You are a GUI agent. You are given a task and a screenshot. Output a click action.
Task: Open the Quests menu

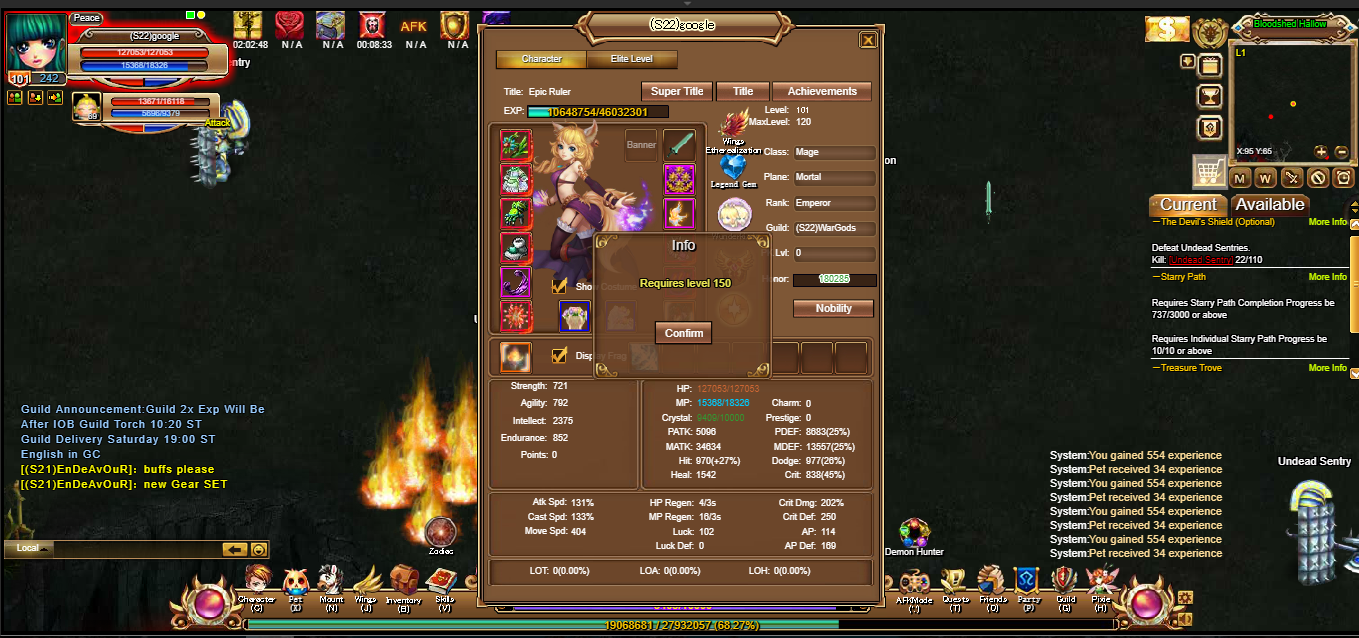955,583
